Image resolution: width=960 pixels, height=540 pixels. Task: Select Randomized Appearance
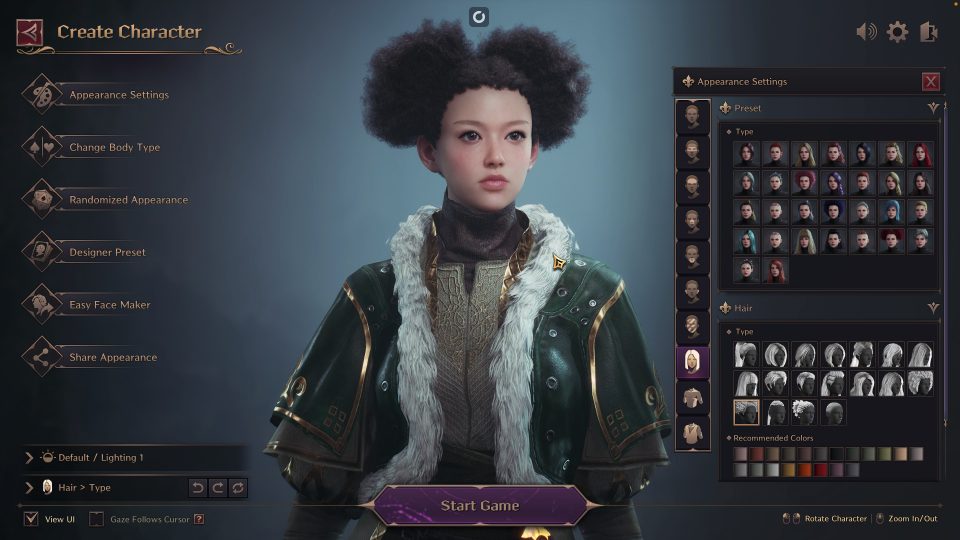pos(128,200)
